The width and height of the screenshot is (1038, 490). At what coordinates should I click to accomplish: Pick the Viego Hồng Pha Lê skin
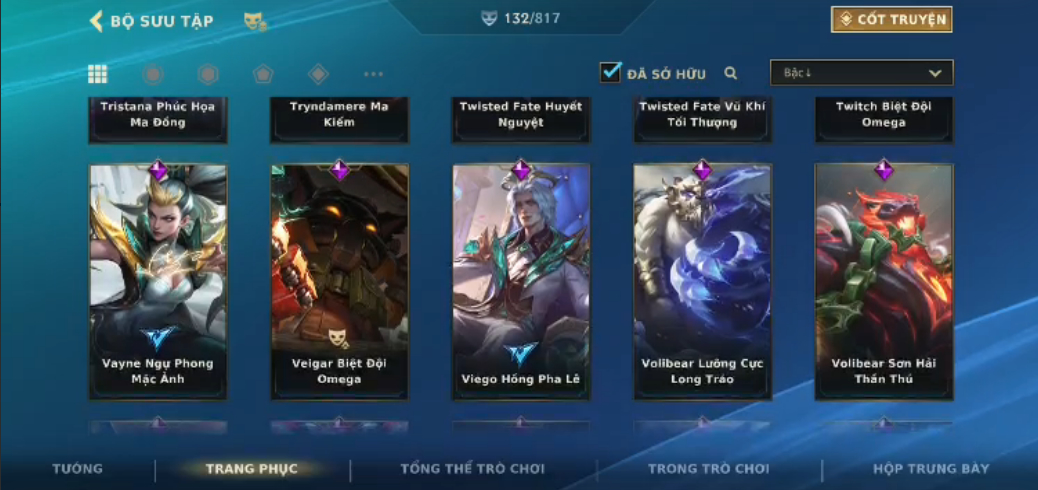(521, 282)
